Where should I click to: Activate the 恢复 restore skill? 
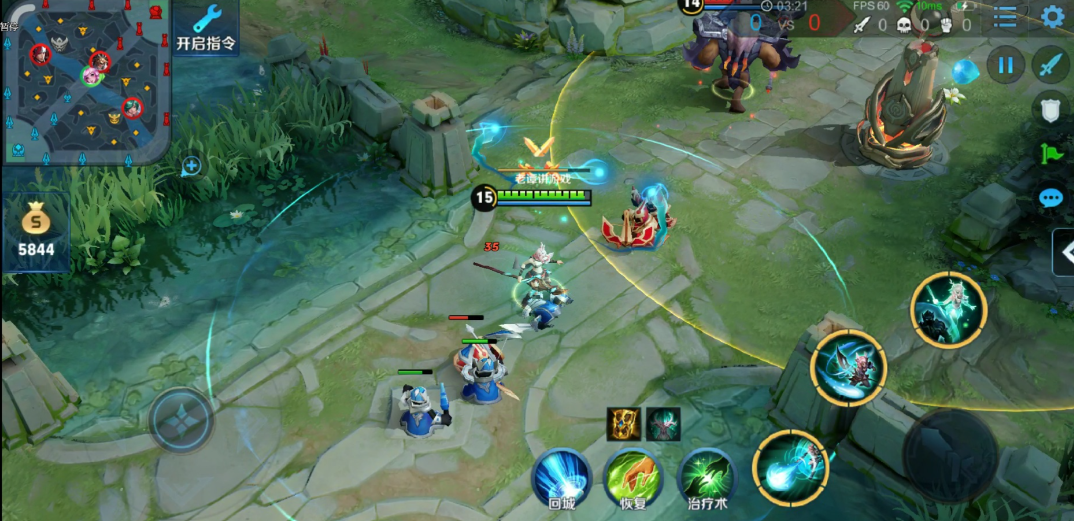633,478
